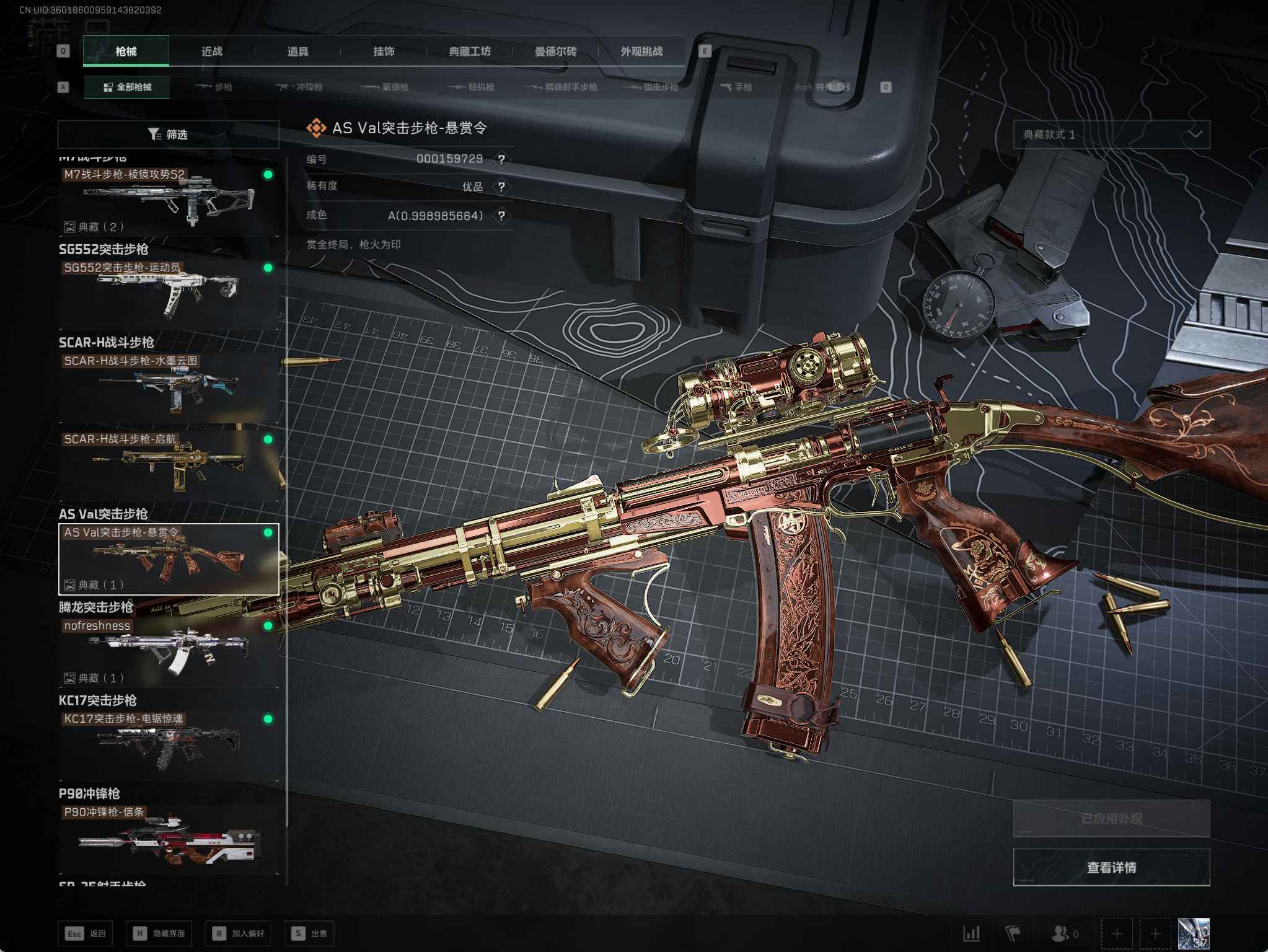The width and height of the screenshot is (1268, 952).
Task: Open the 道具 items tab
Action: pyautogui.click(x=297, y=51)
